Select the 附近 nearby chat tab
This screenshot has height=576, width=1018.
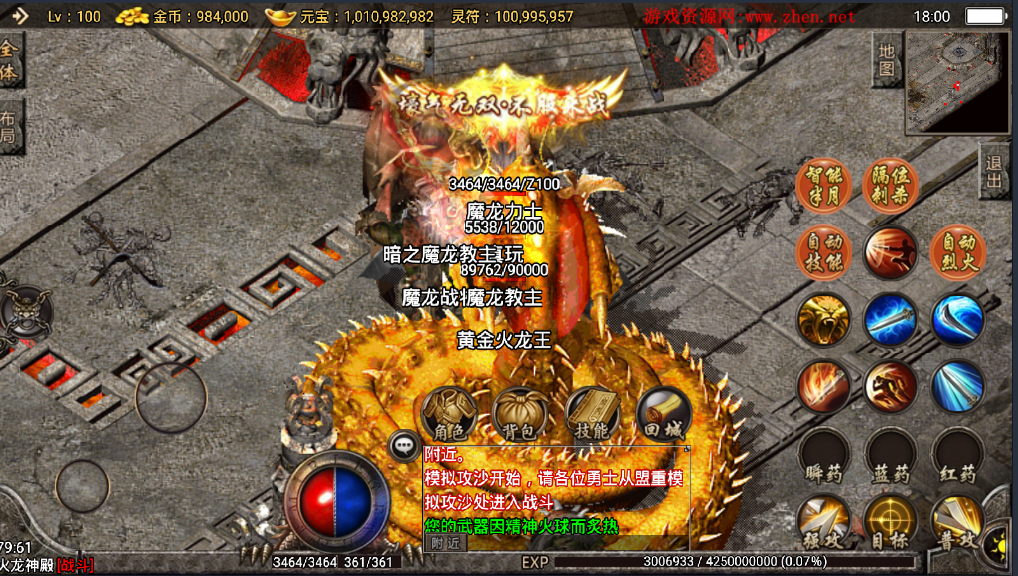[445, 542]
